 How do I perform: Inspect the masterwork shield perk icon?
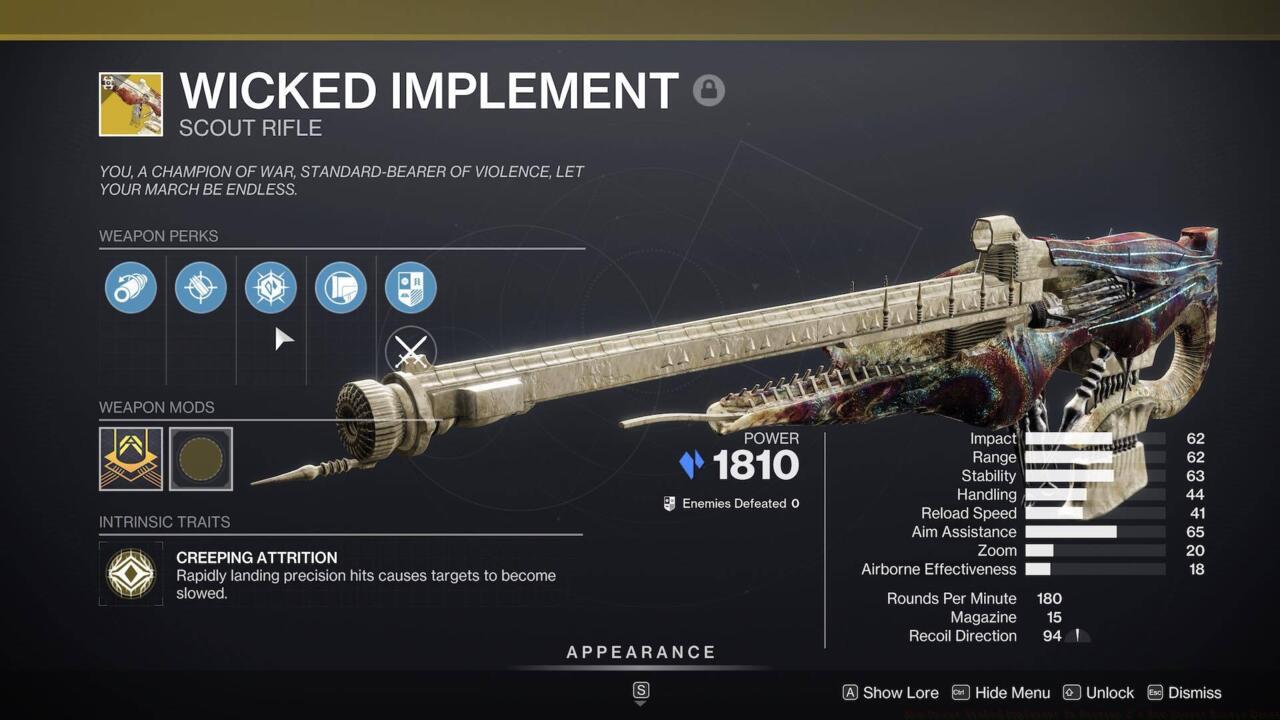click(x=410, y=287)
